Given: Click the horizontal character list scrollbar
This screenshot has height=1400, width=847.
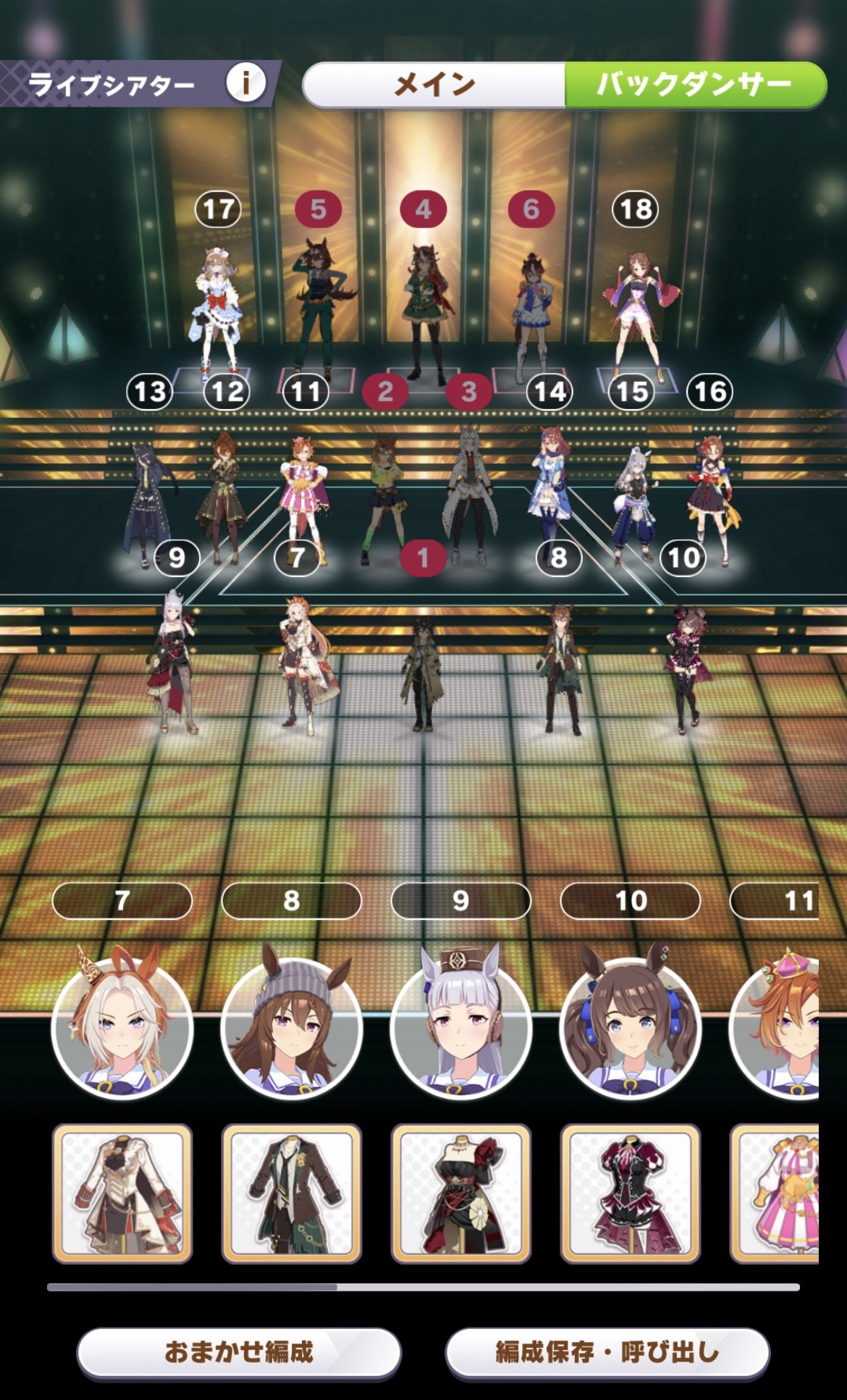Looking at the screenshot, I should tap(423, 1287).
